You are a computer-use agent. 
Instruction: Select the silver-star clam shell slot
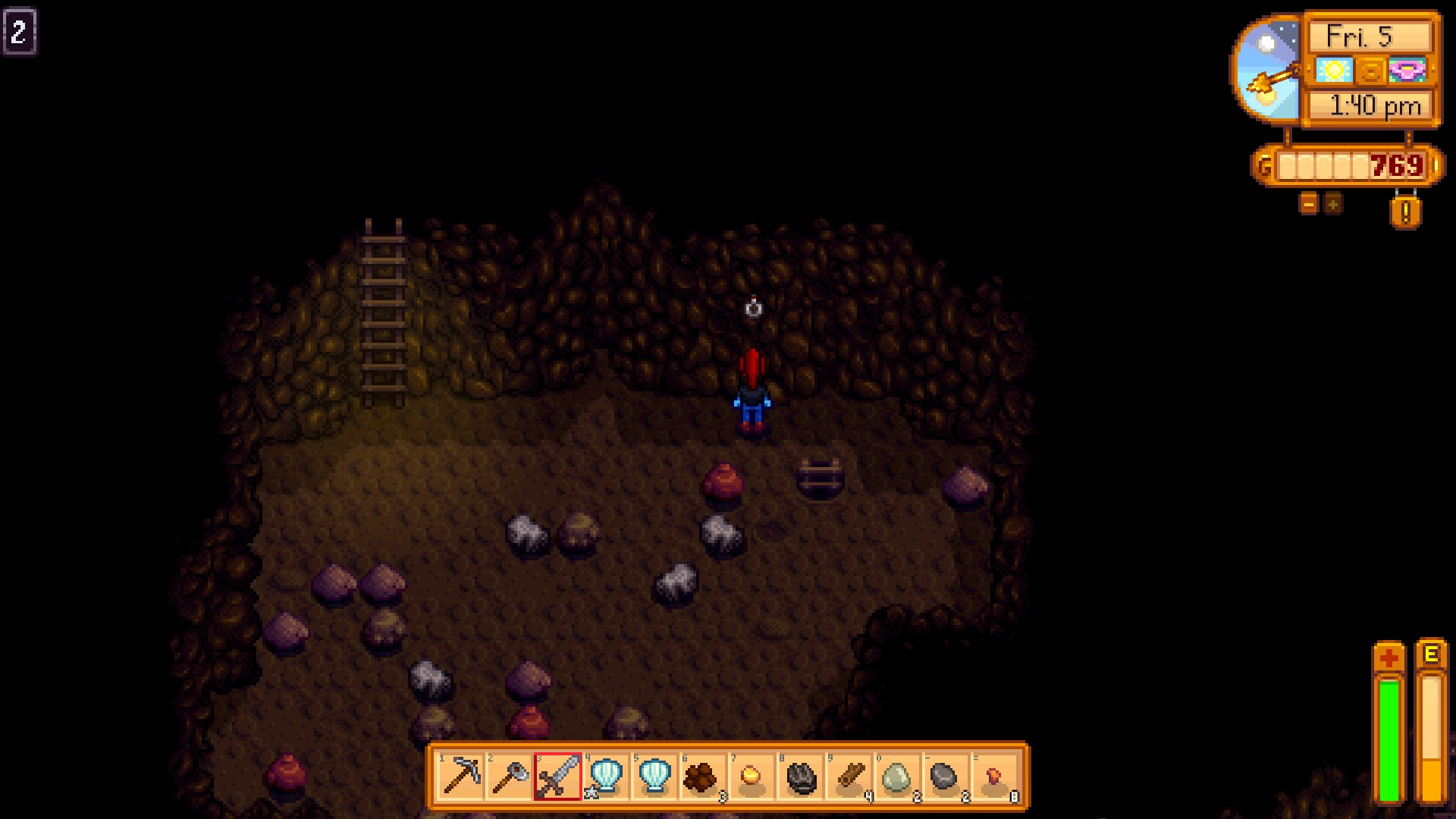click(607, 777)
